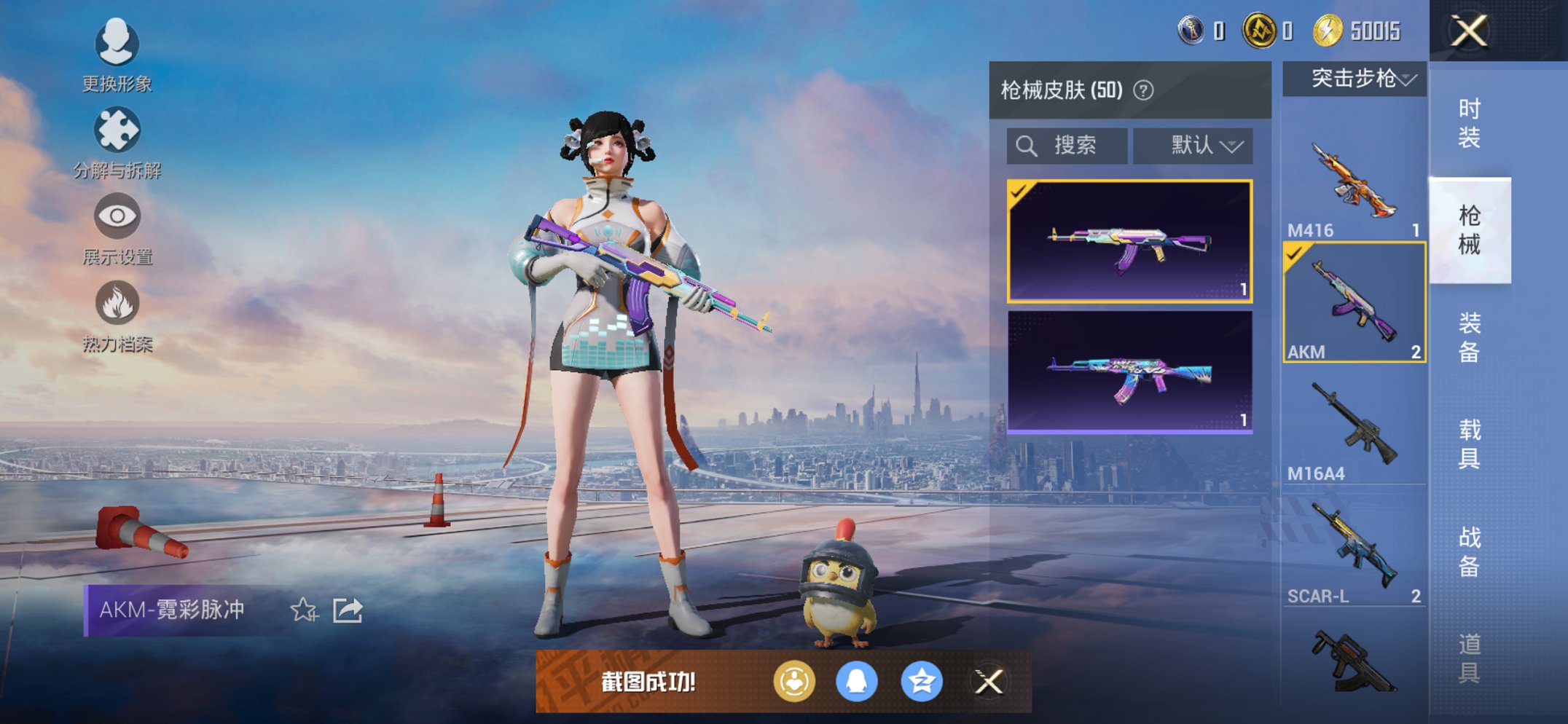This screenshot has width=1568, height=724.
Task: Share the AKM-霓彩脉冲 skin
Action: tap(348, 610)
